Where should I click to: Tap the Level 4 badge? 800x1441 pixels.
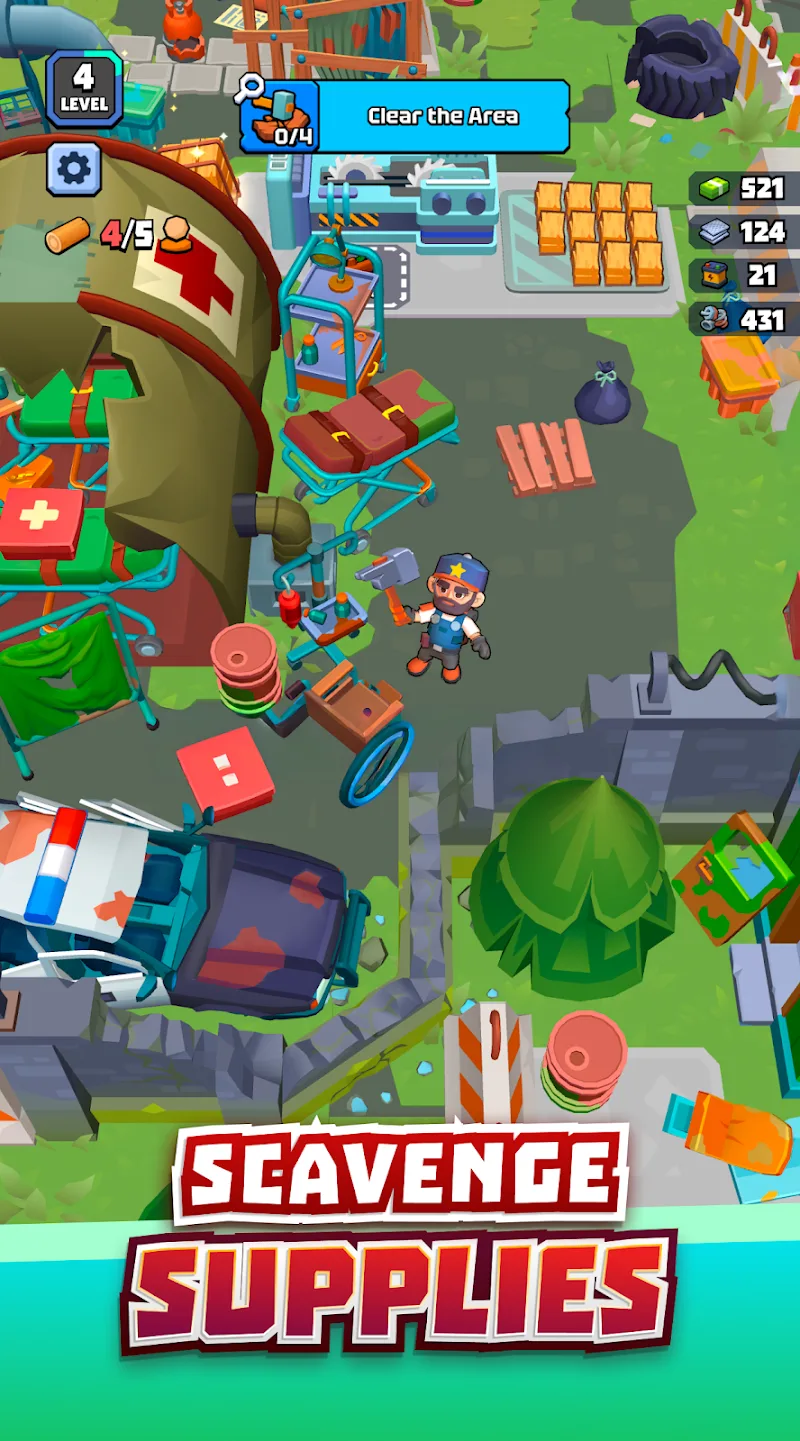click(x=84, y=88)
